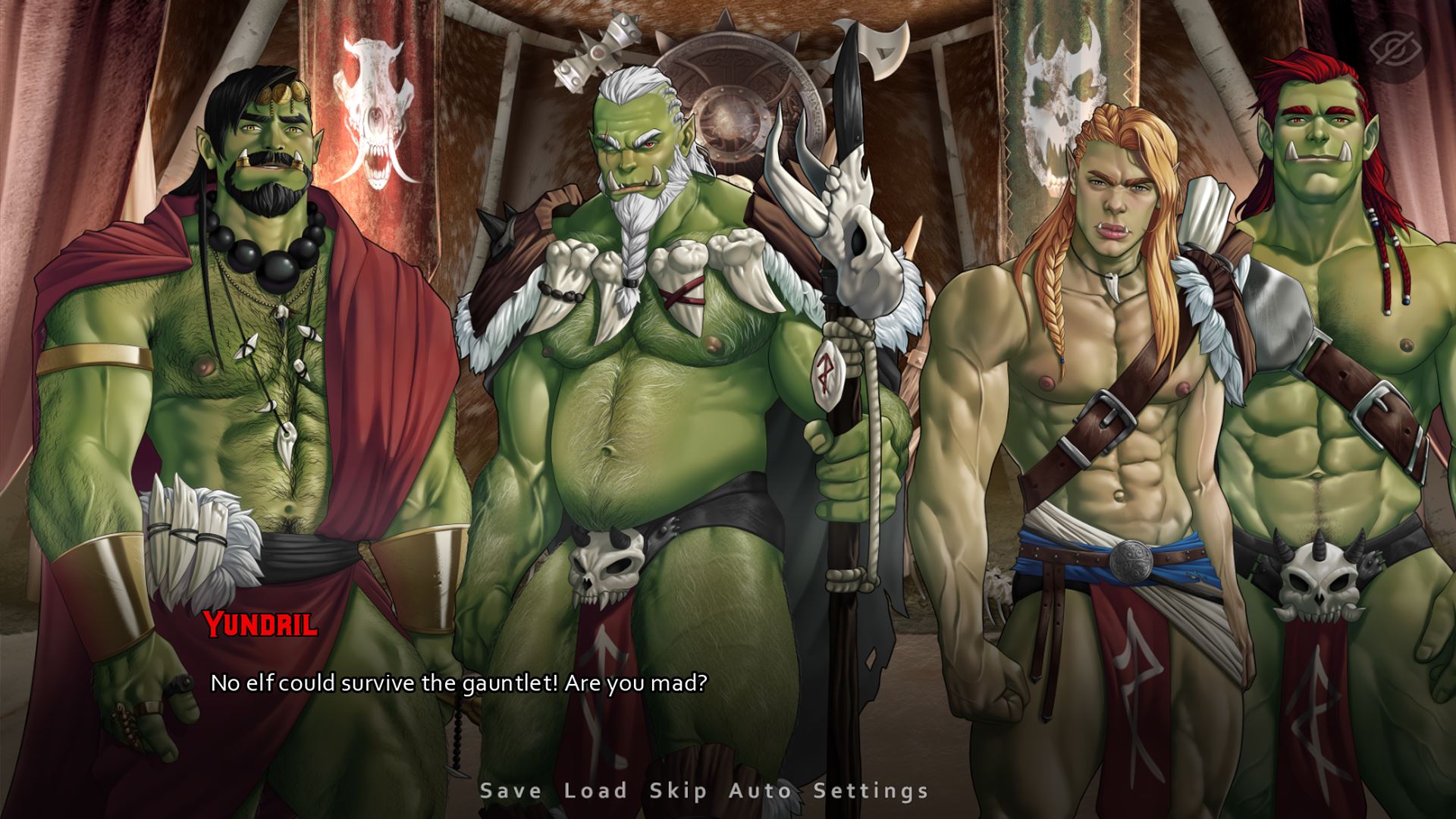The width and height of the screenshot is (1456, 819).
Task: Open the Settings menu
Action: click(871, 791)
